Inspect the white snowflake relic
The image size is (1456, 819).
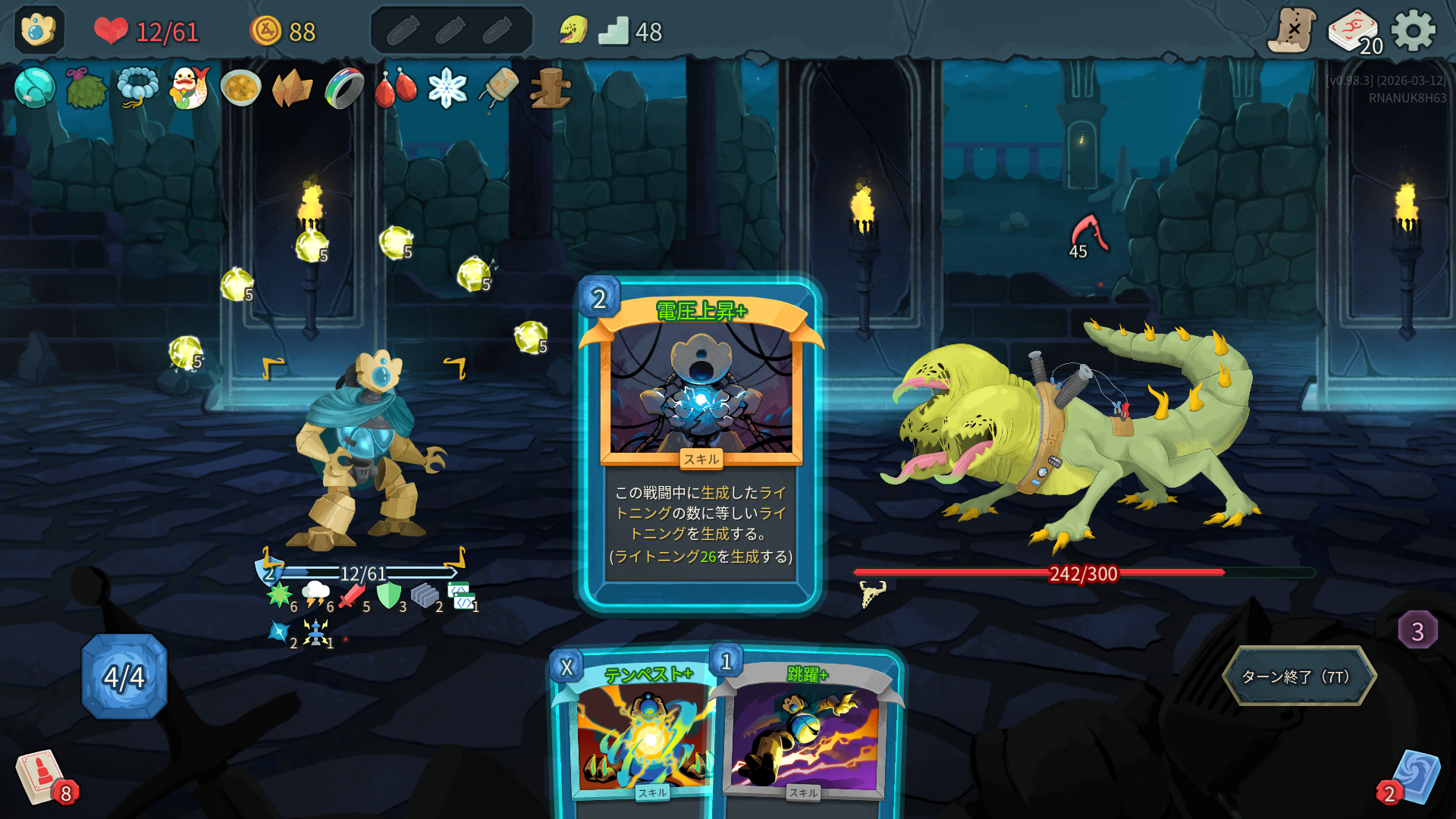click(x=447, y=88)
